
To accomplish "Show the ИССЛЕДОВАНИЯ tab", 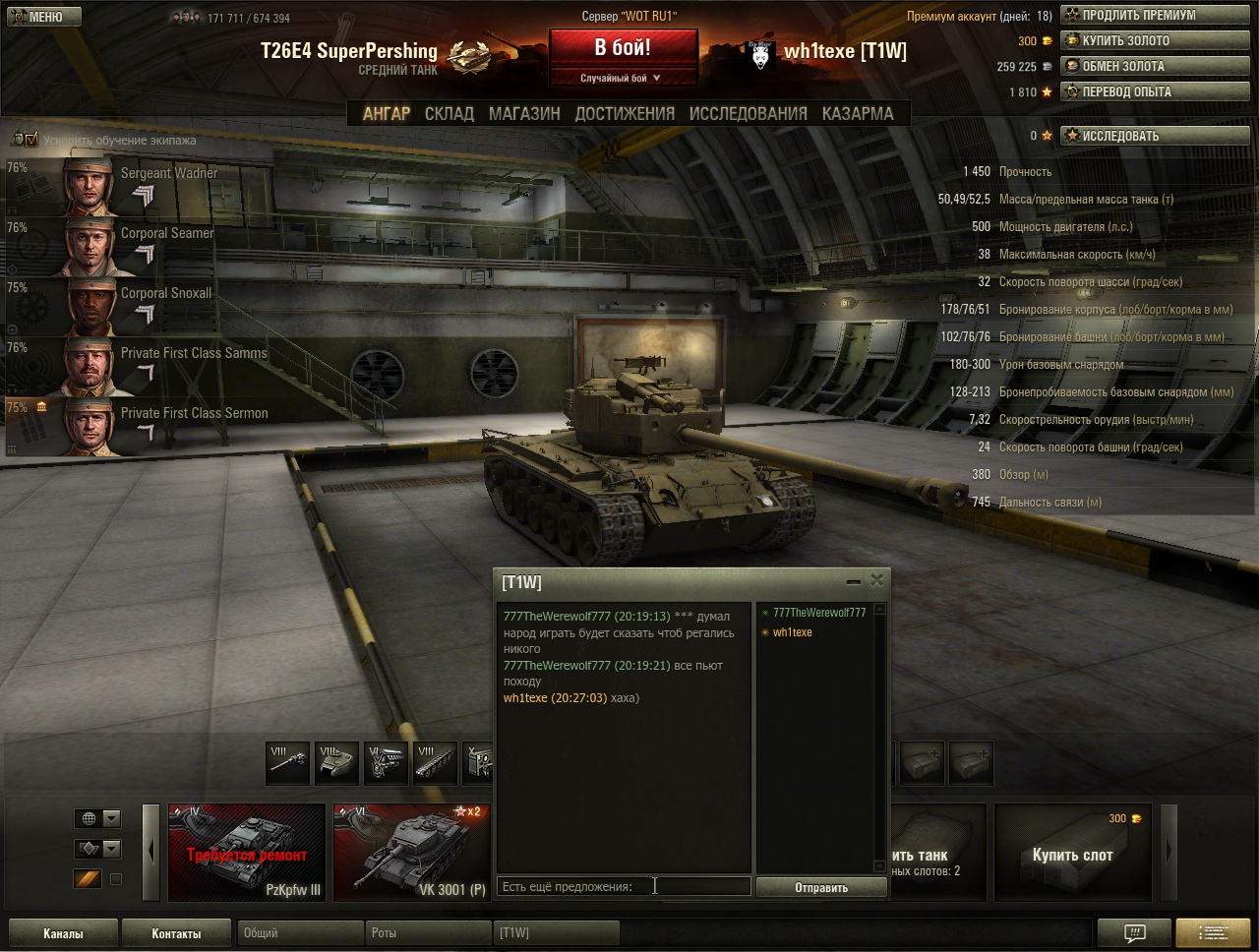I will [x=748, y=114].
